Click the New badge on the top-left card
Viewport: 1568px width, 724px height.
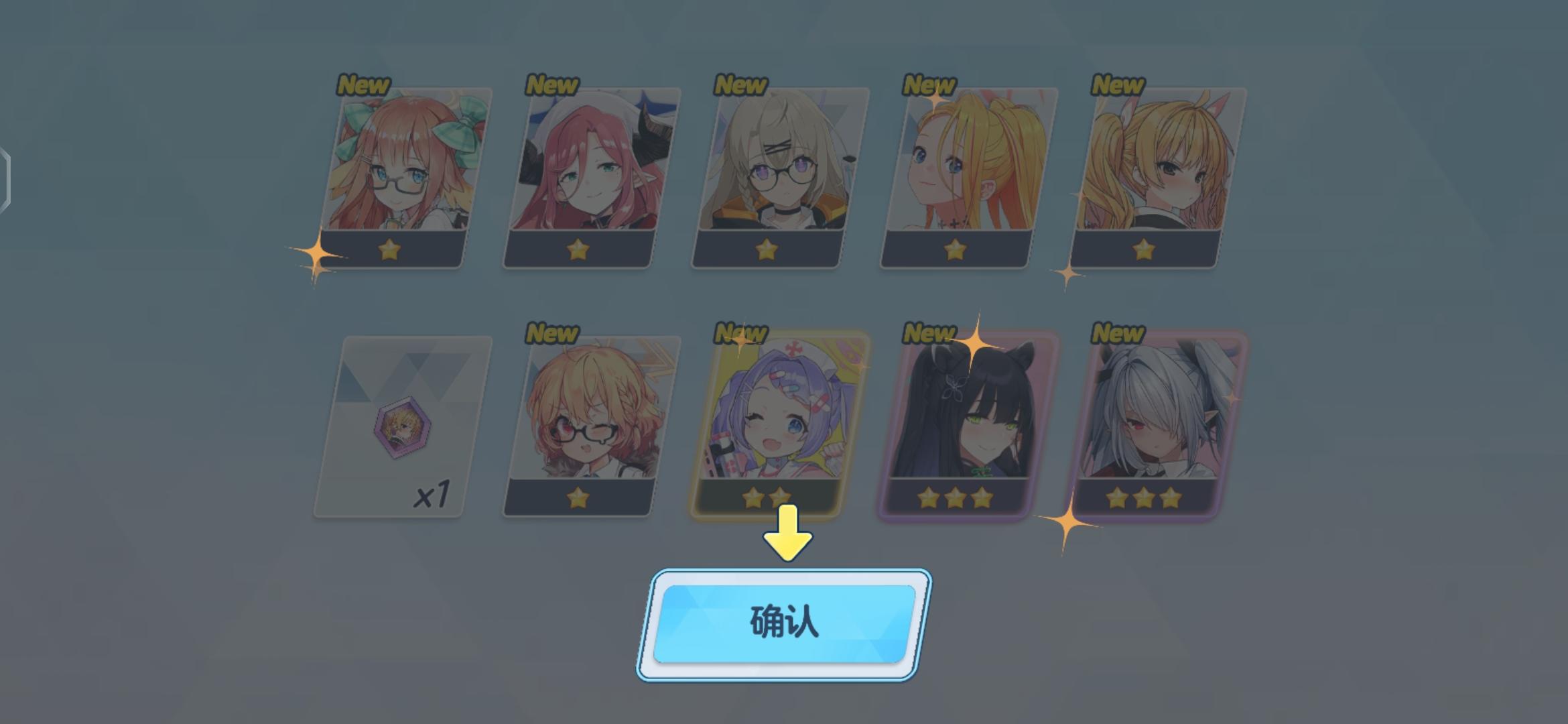coord(362,85)
